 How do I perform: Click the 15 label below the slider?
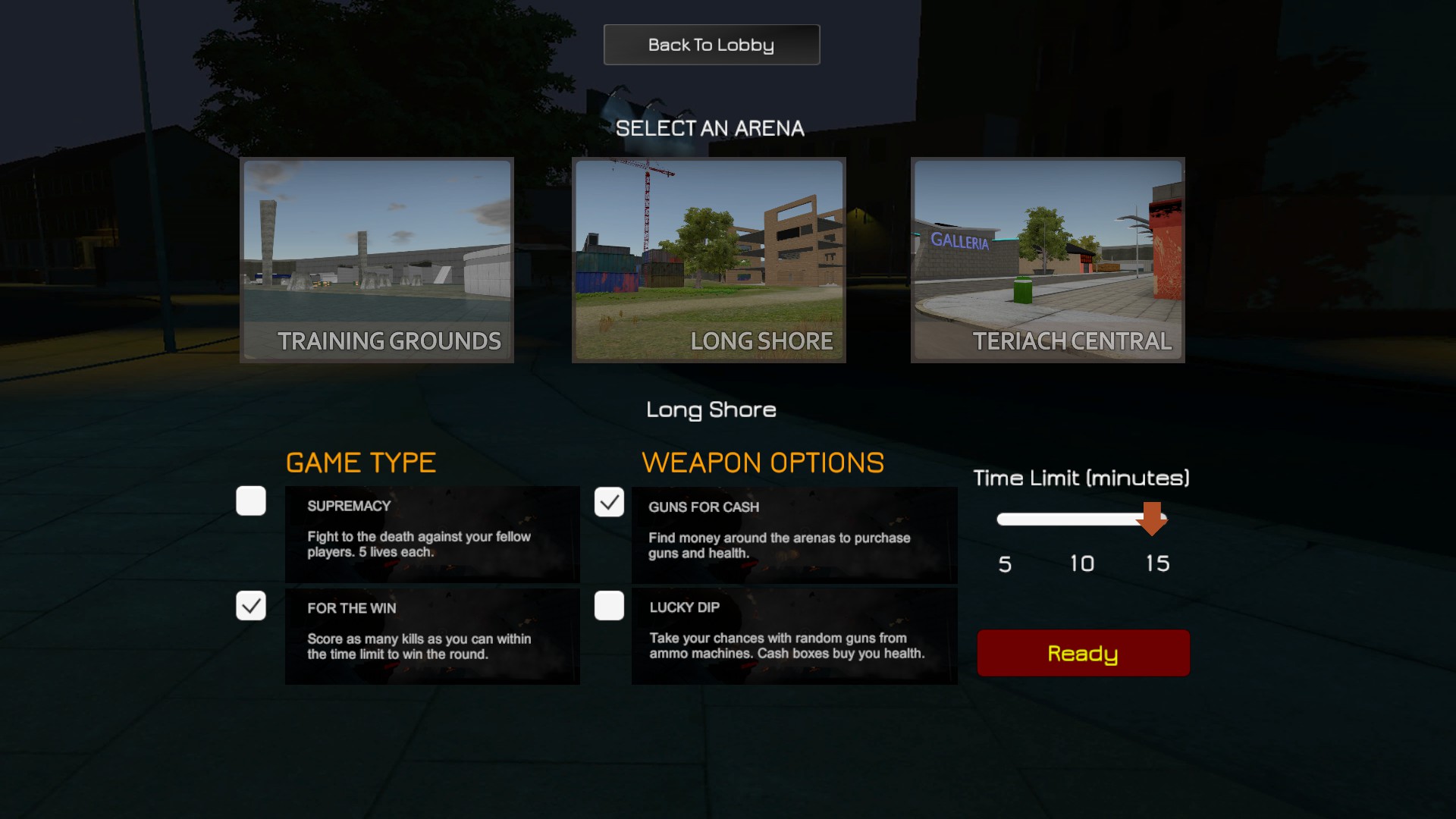click(x=1156, y=563)
